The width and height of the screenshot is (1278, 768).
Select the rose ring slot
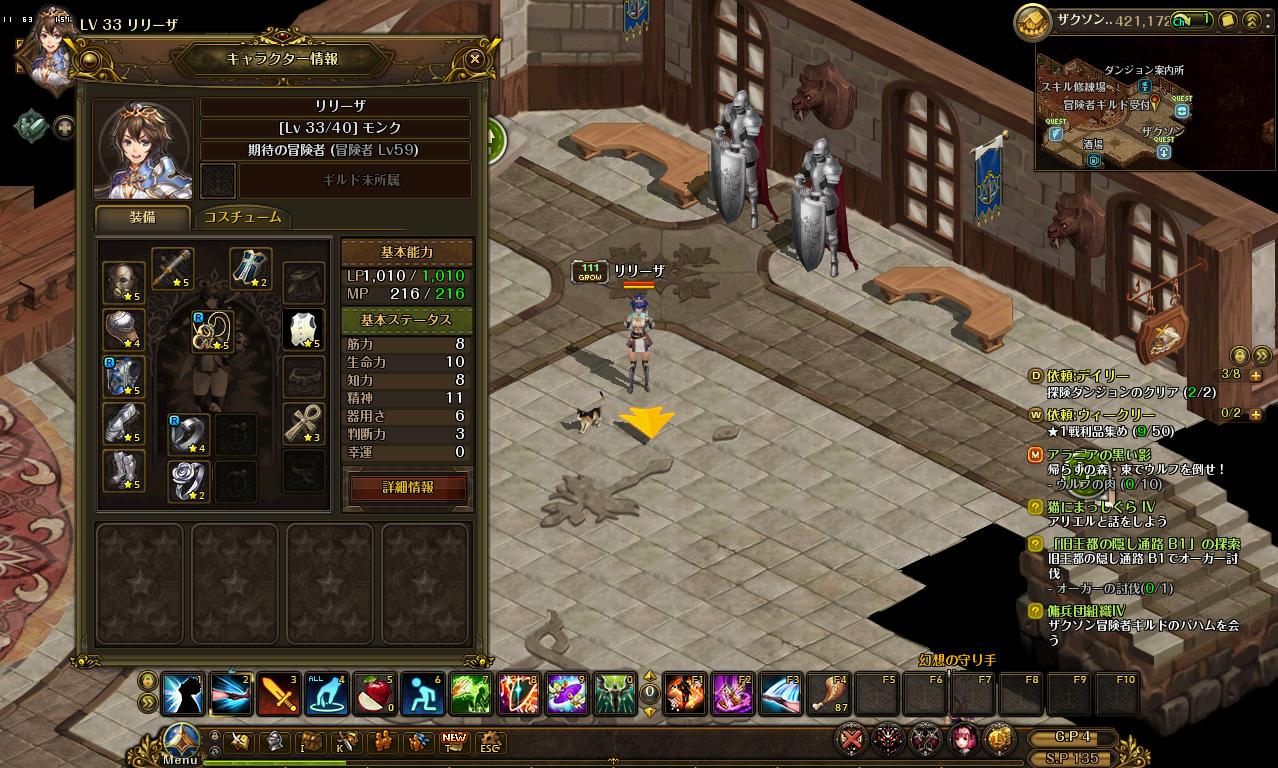[188, 480]
